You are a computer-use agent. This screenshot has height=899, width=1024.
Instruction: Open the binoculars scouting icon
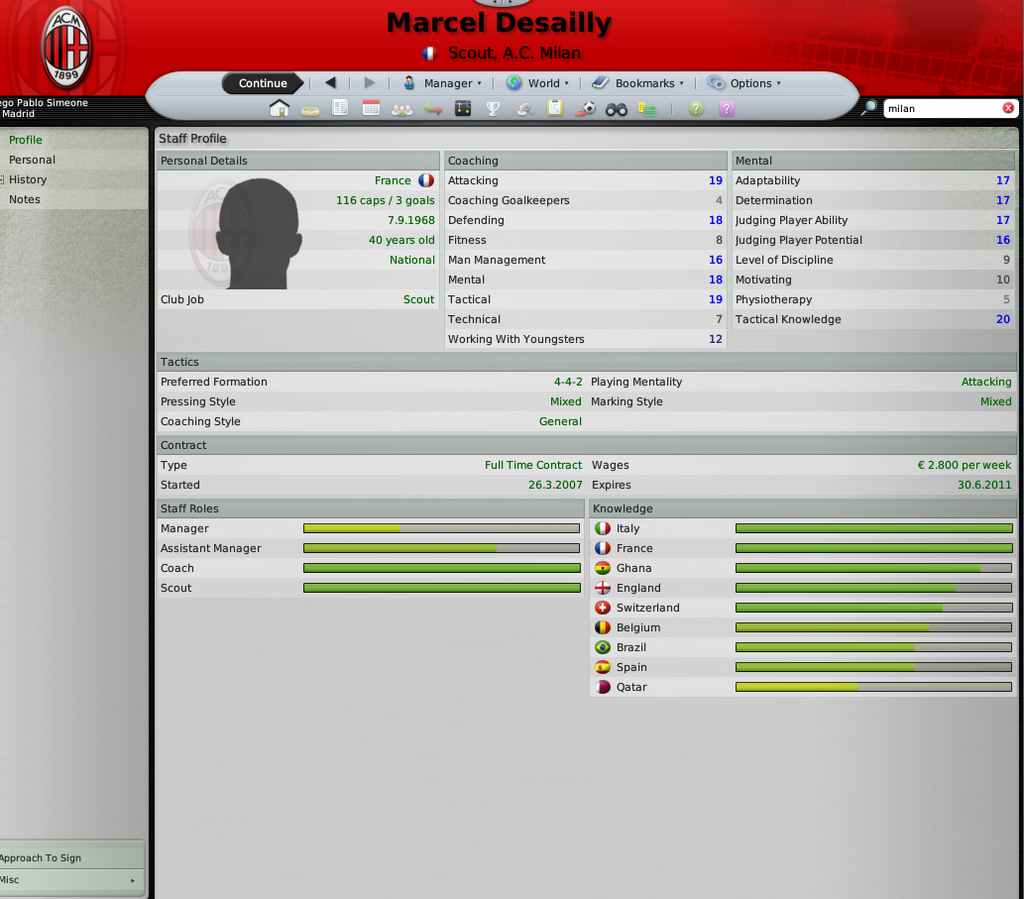[x=616, y=109]
